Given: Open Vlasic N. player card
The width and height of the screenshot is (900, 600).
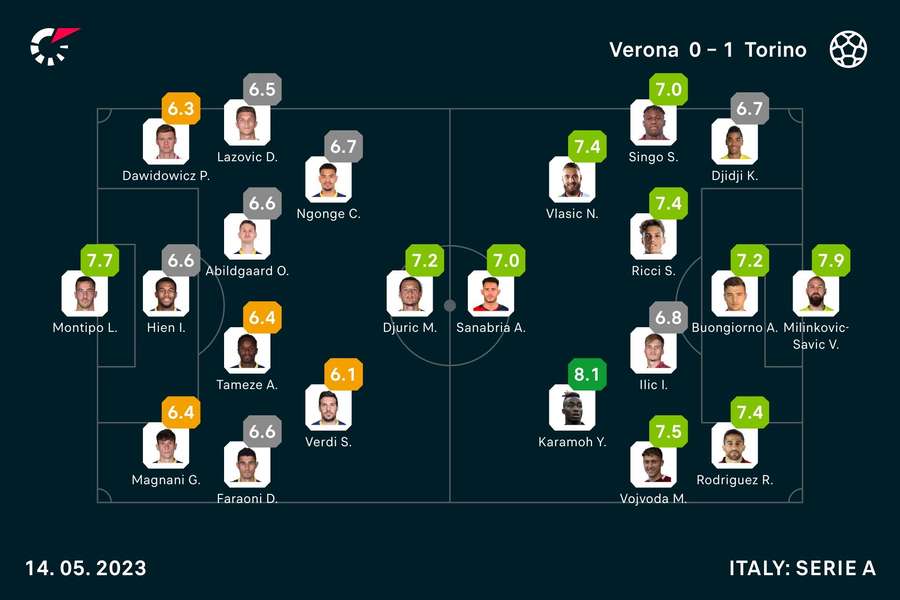Looking at the screenshot, I should tap(572, 179).
